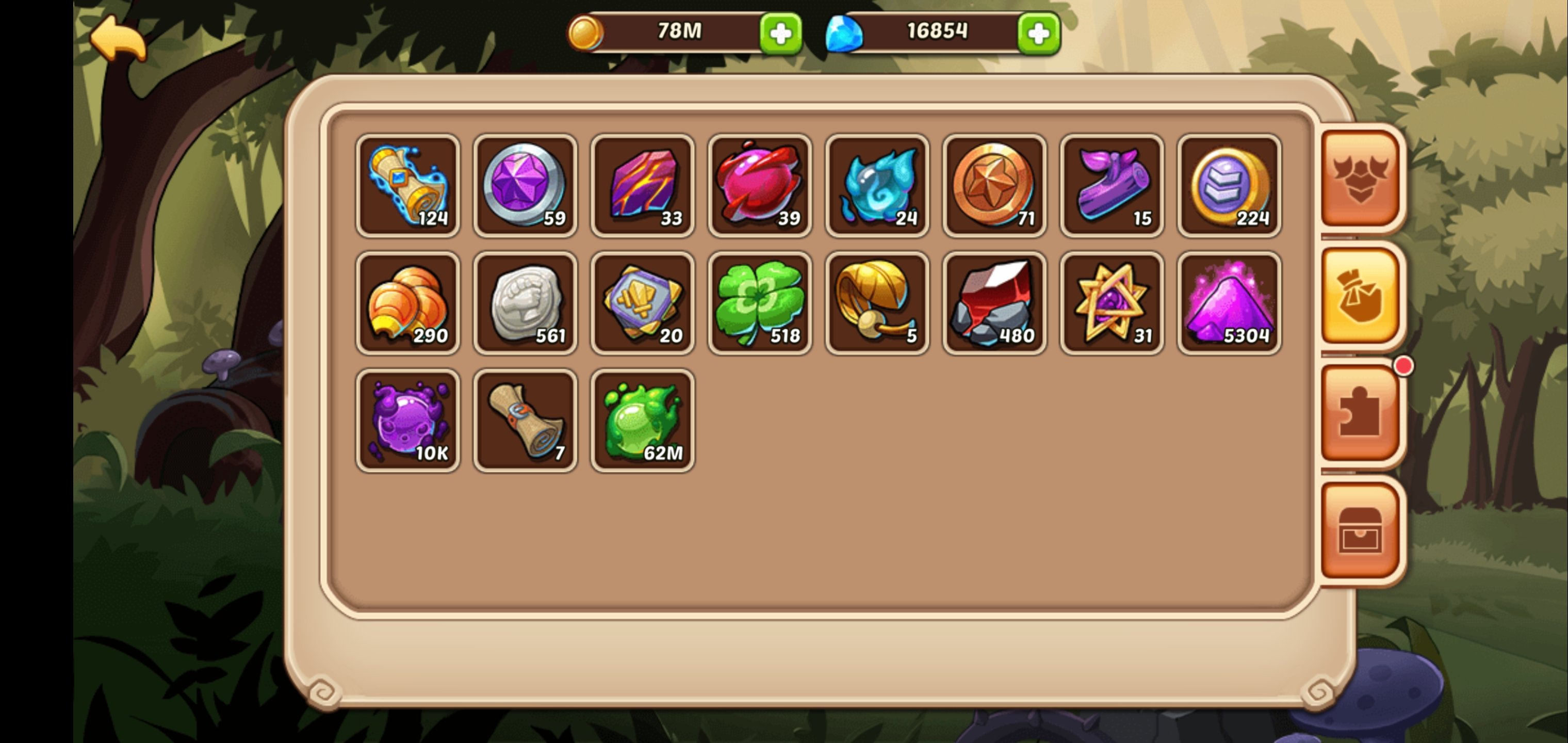
Task: Select the blue spirit flame item
Action: [876, 186]
